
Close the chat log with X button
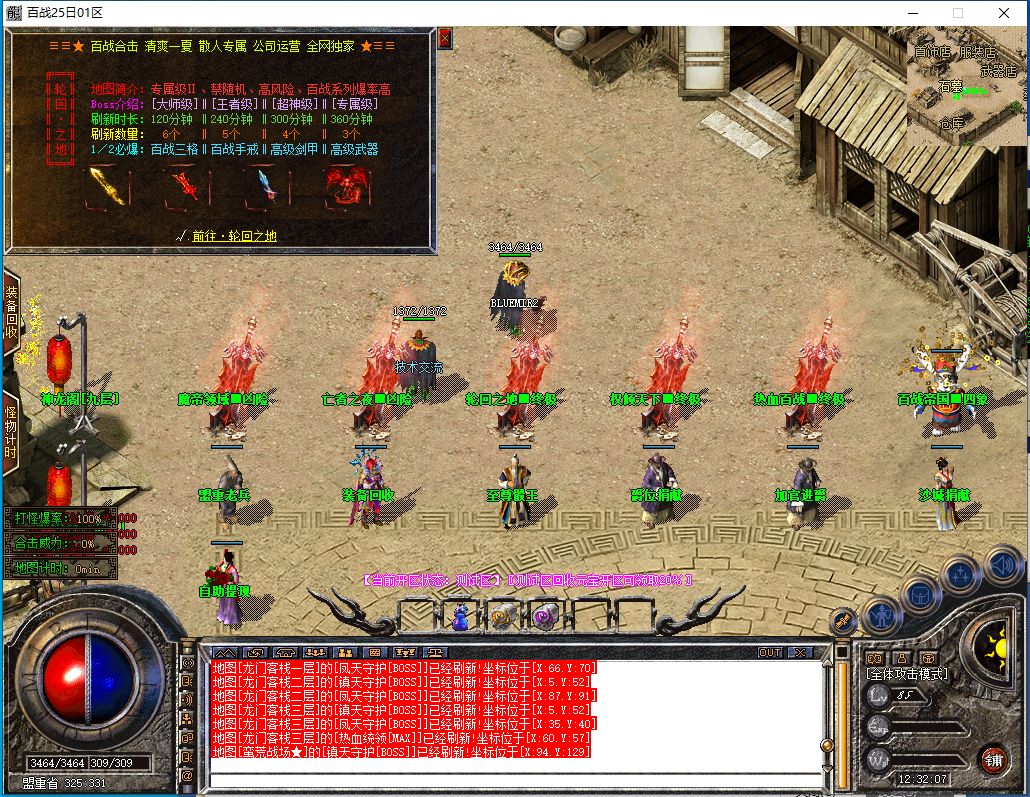click(x=799, y=652)
